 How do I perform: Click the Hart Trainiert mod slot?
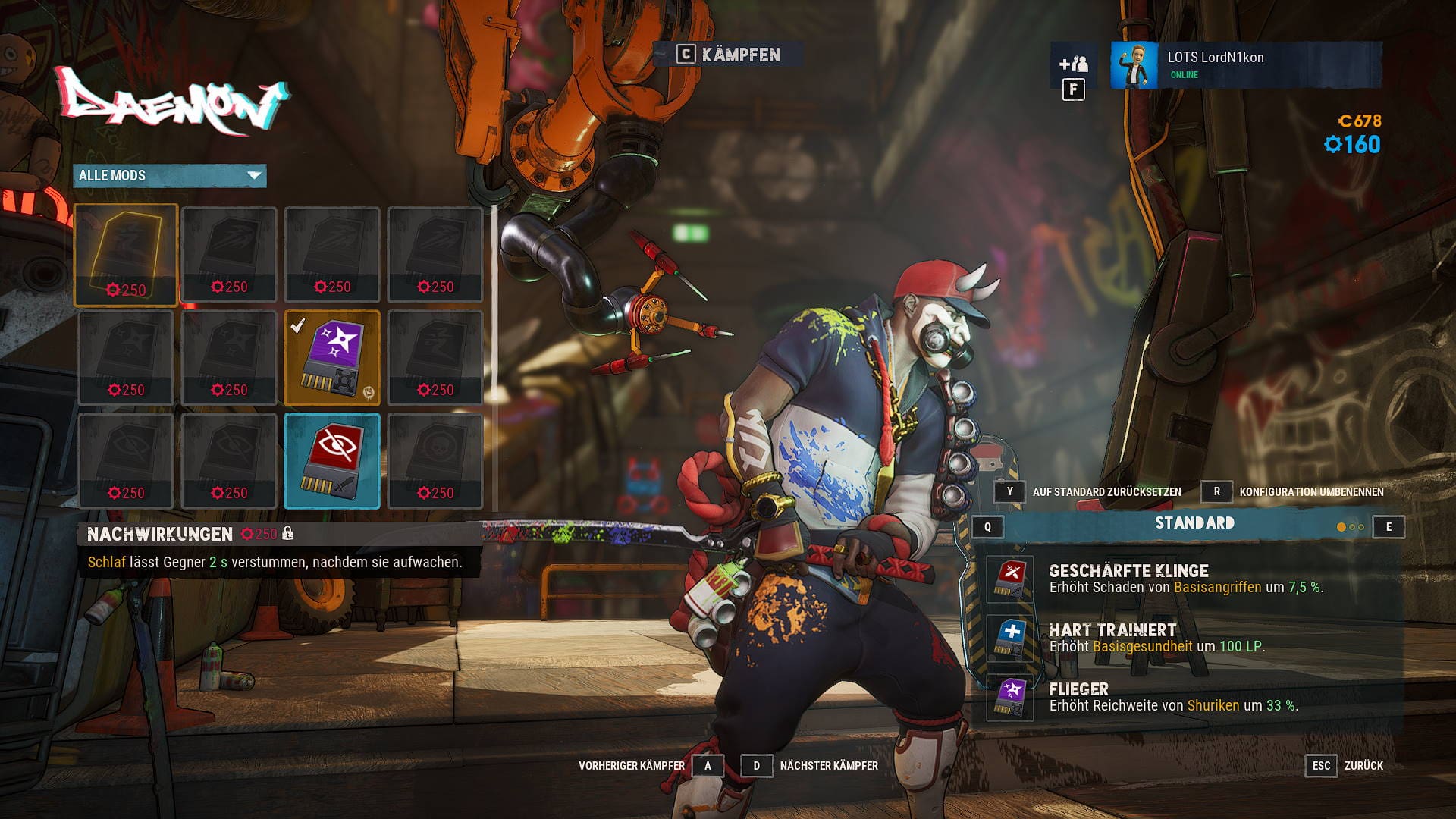pyautogui.click(x=1010, y=638)
